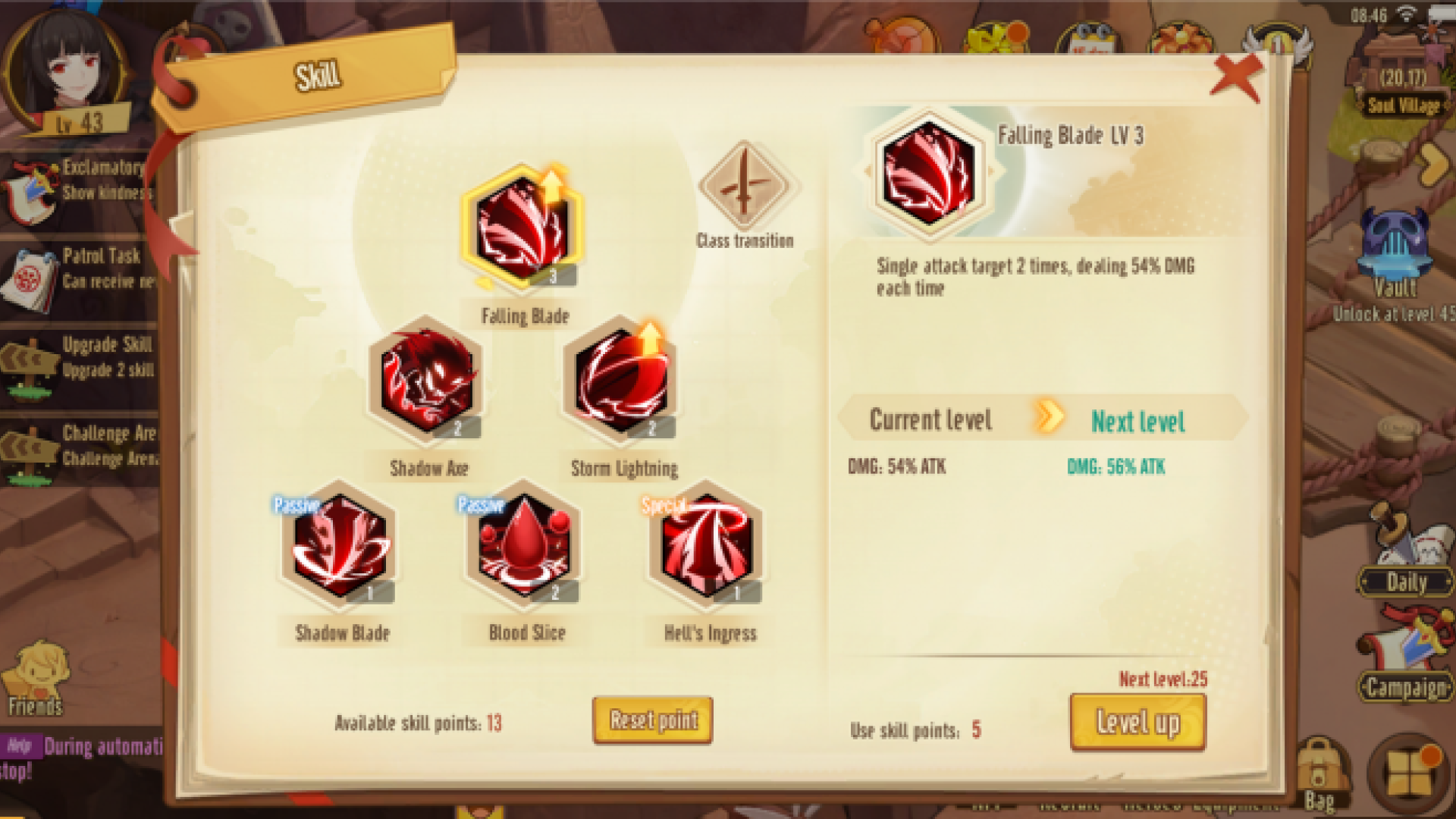
Task: Open the Campaign menu
Action: coord(1405,667)
